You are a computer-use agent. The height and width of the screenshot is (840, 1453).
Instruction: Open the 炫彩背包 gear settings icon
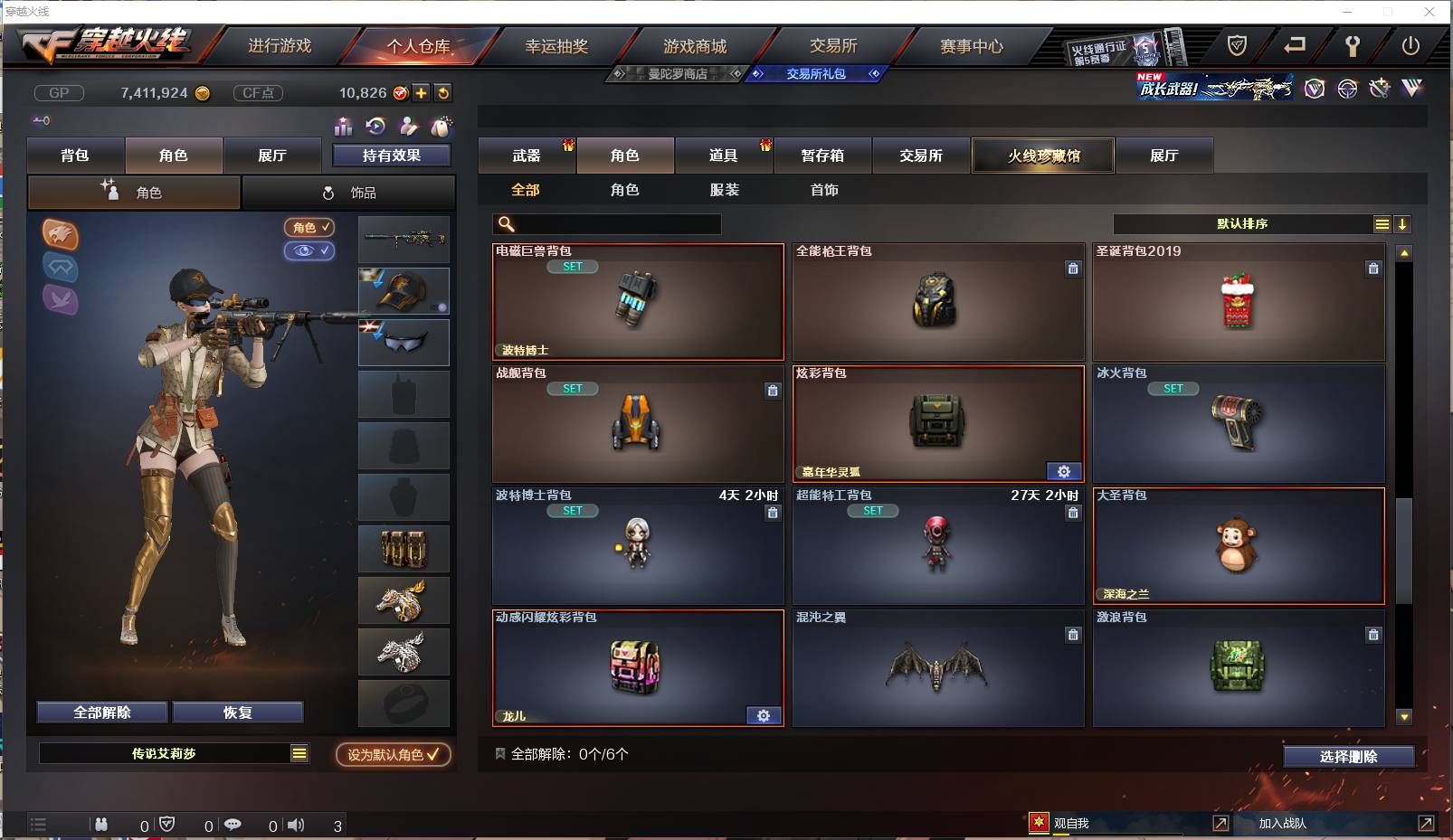tap(1064, 471)
